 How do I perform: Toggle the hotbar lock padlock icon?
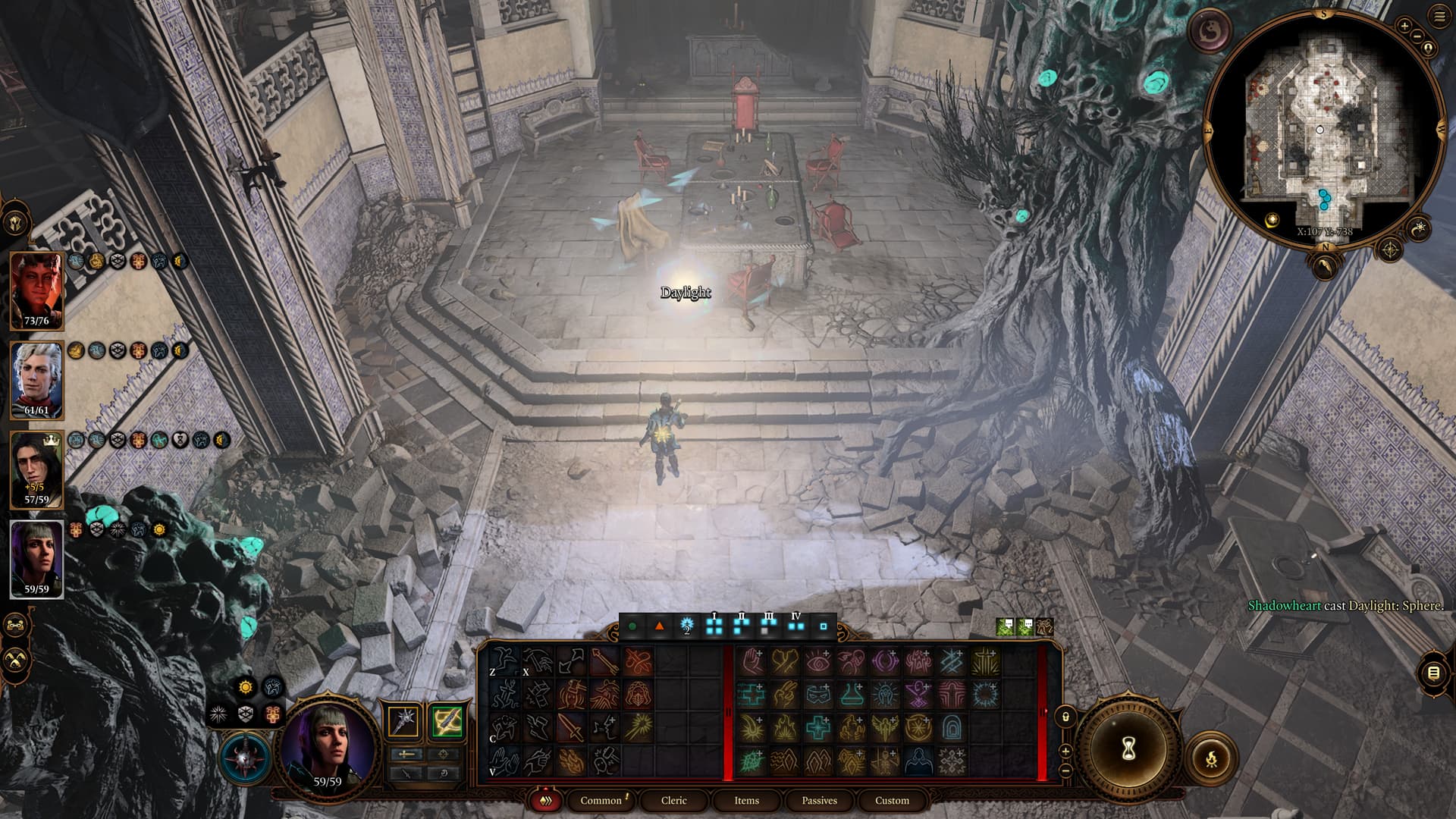click(1065, 717)
